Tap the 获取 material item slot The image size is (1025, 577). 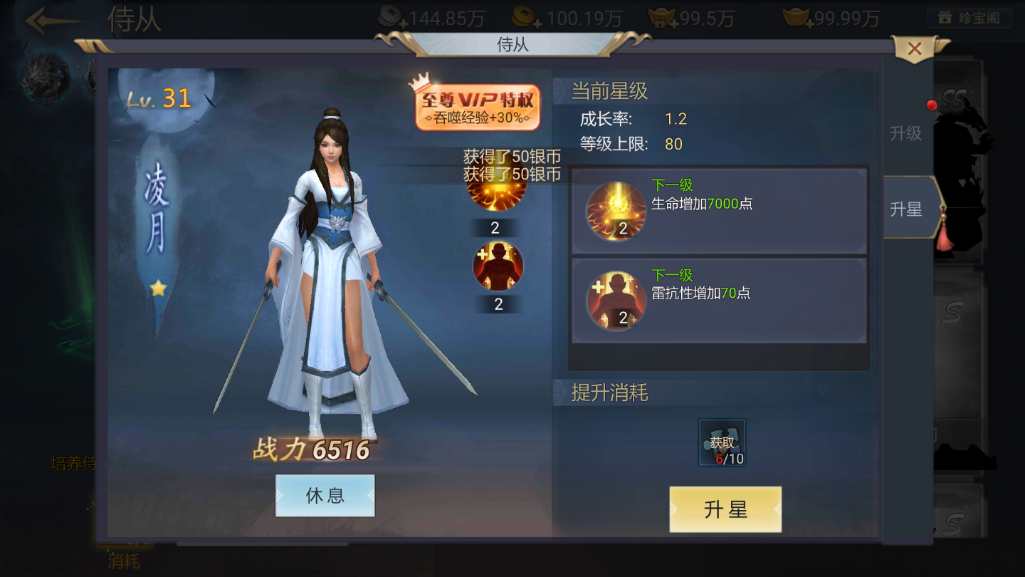pos(722,443)
